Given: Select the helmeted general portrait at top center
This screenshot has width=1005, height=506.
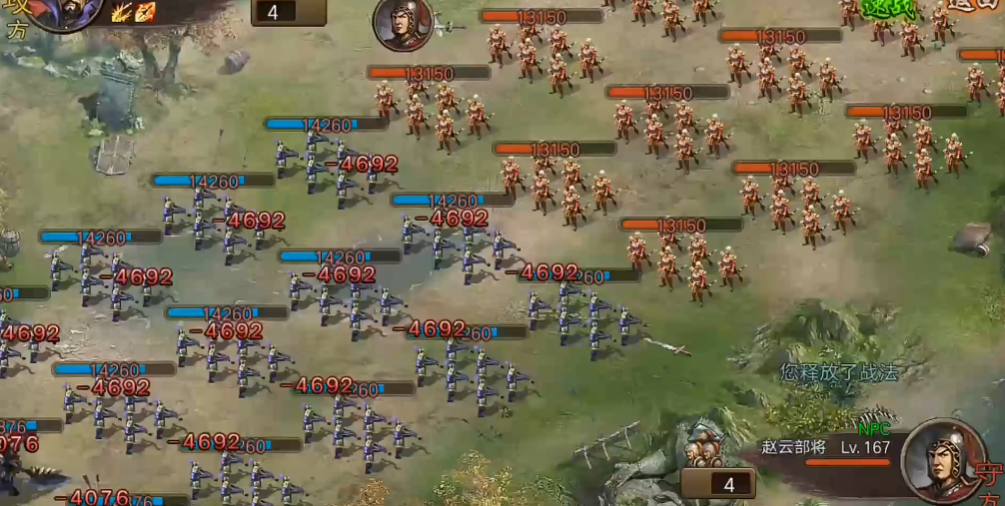Looking at the screenshot, I should (403, 24).
